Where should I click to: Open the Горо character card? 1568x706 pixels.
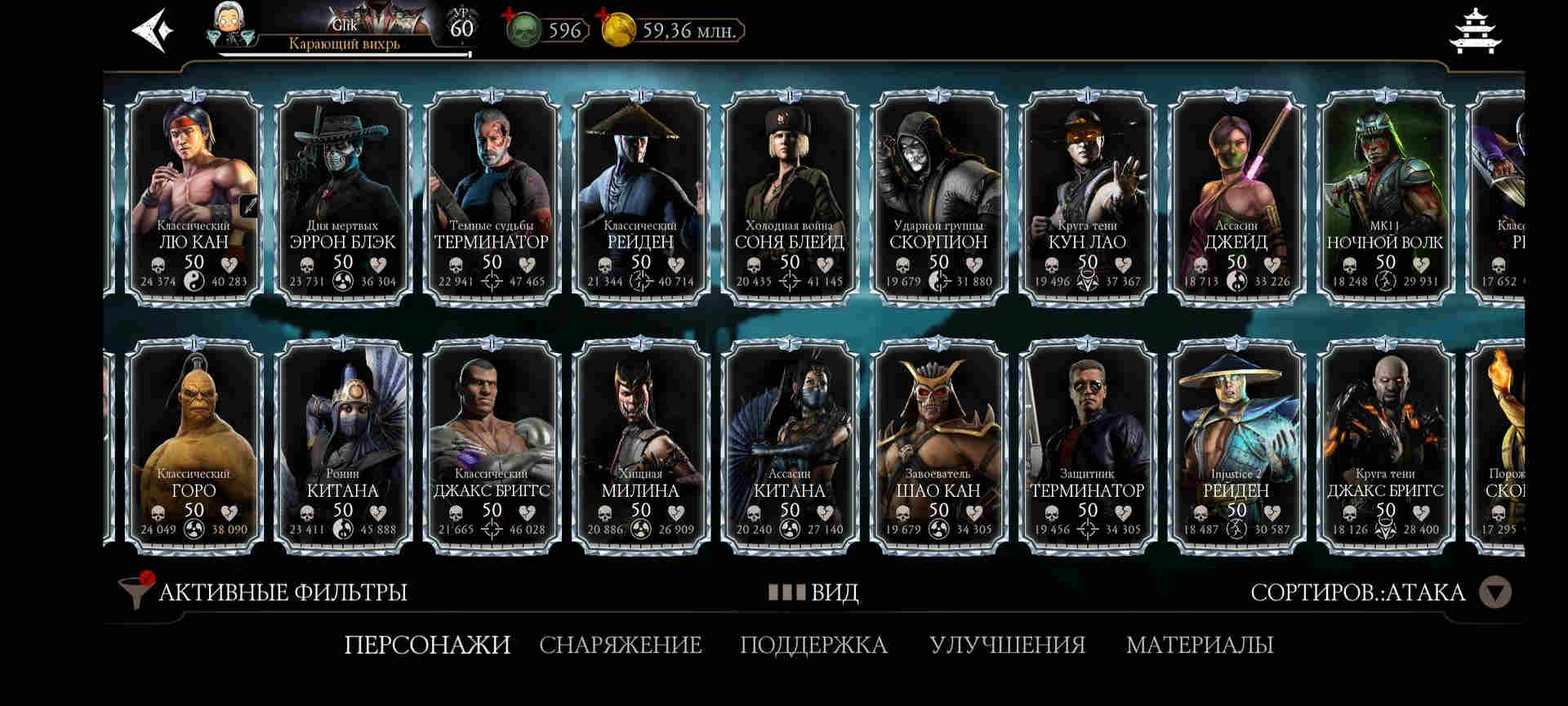(194, 445)
